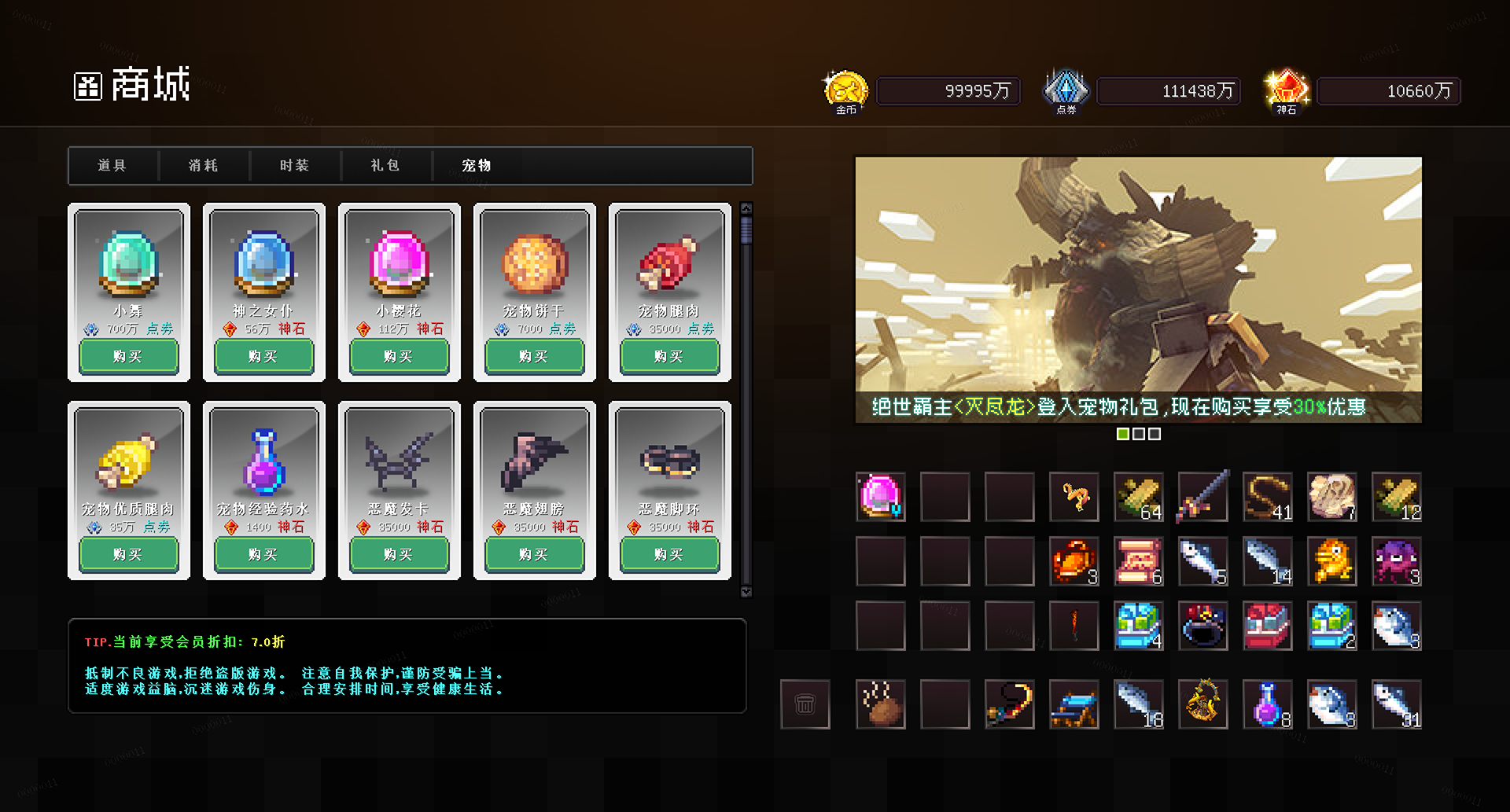Open the 消耗 shop category

204,166
